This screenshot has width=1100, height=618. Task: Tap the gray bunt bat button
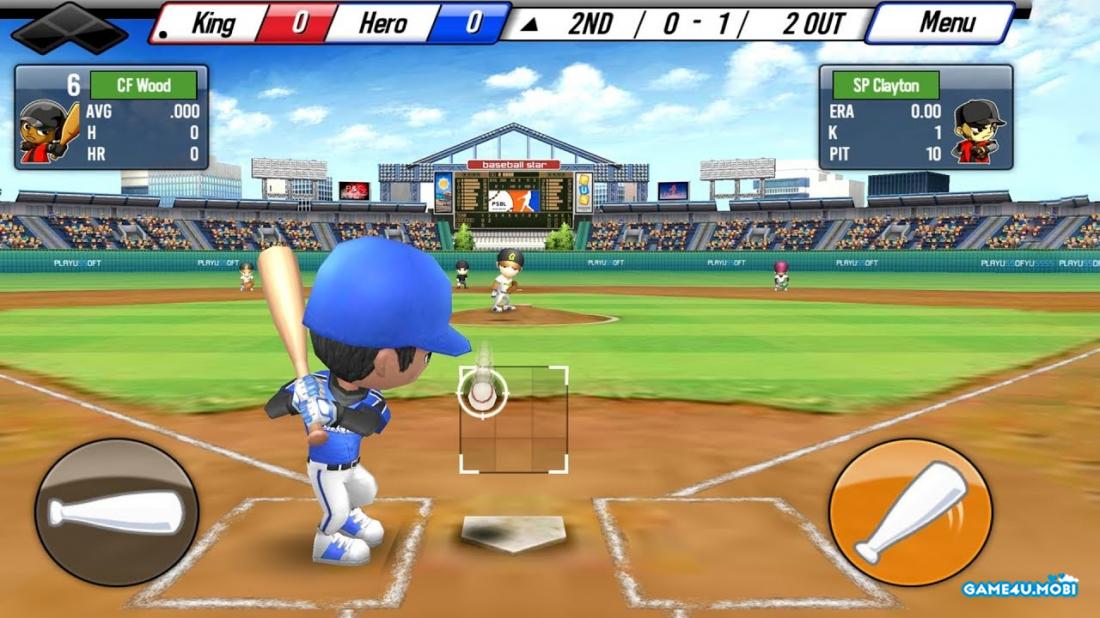tap(116, 512)
